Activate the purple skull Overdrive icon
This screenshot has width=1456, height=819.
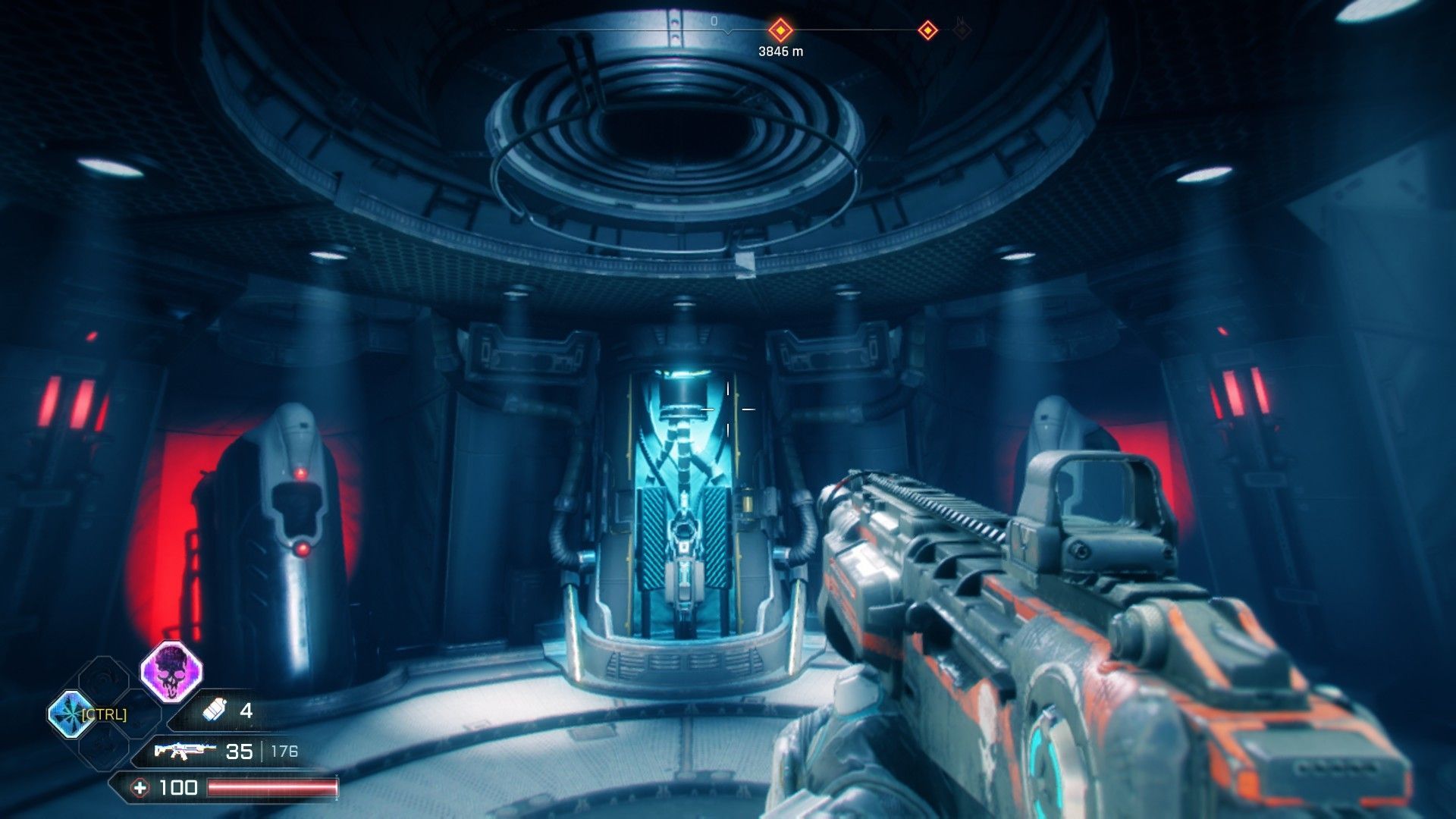pyautogui.click(x=171, y=672)
